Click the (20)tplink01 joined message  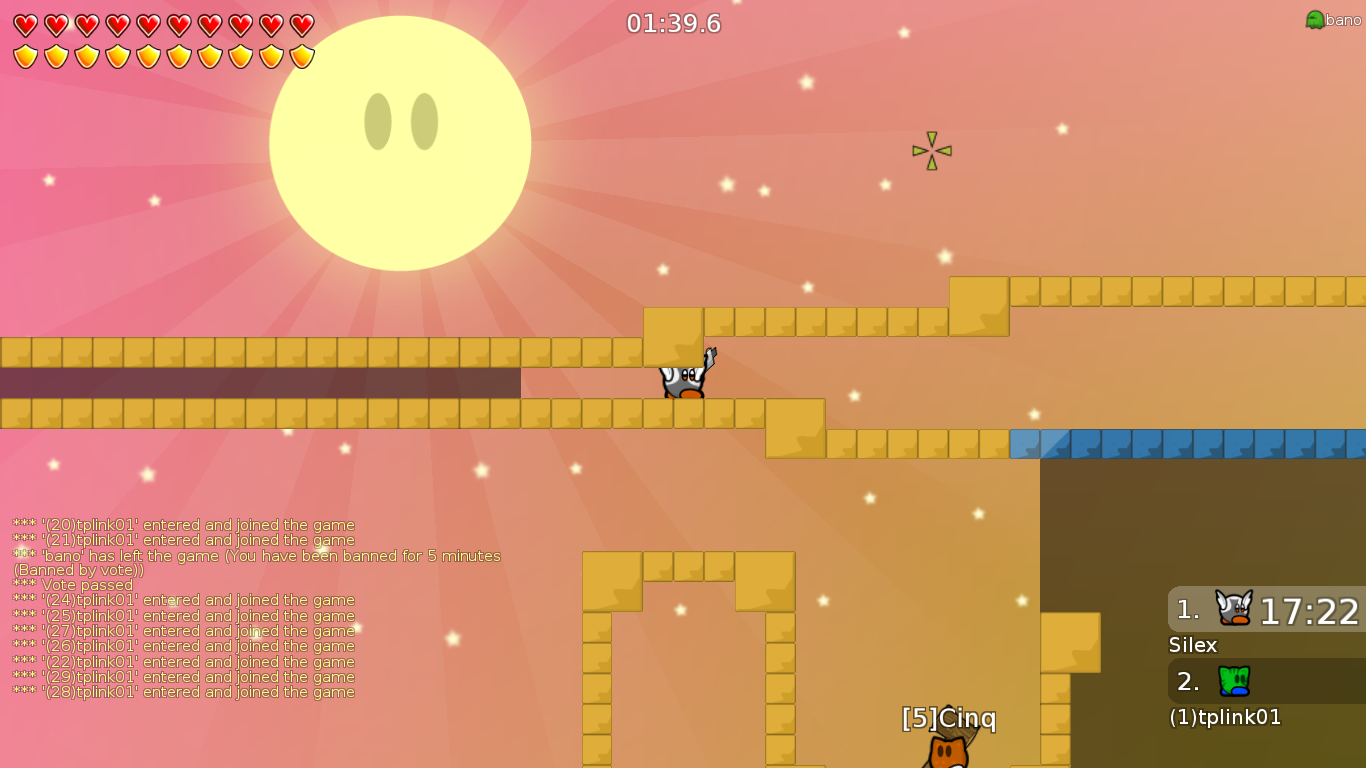click(x=182, y=524)
